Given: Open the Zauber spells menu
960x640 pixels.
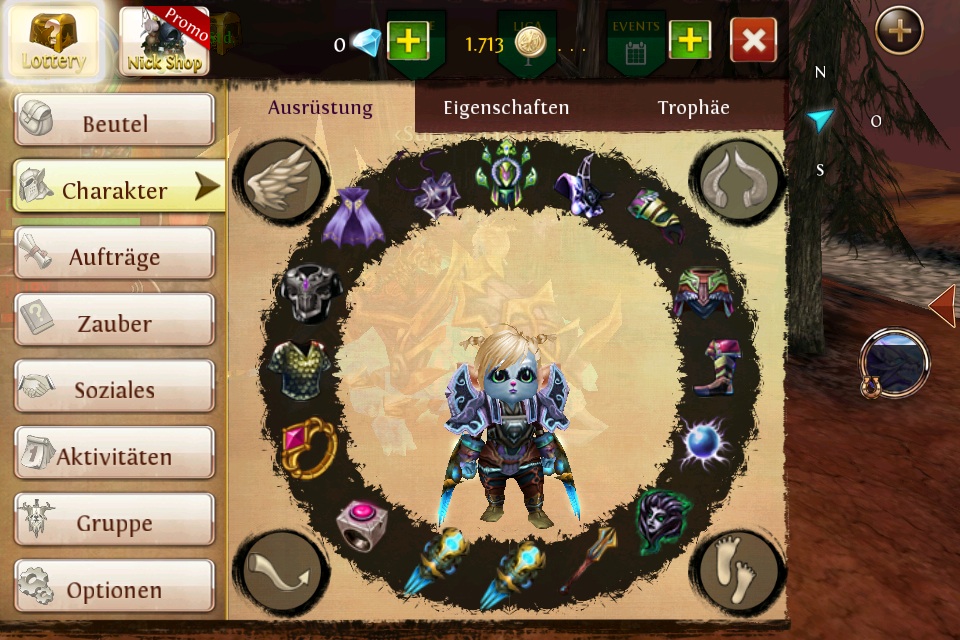Looking at the screenshot, I should (115, 323).
